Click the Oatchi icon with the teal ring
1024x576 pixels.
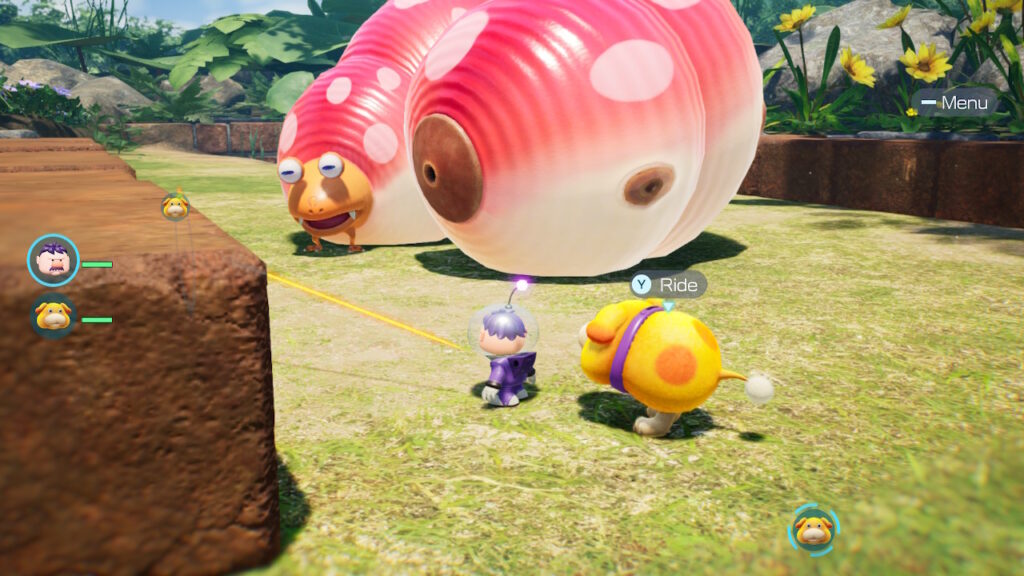click(x=814, y=529)
